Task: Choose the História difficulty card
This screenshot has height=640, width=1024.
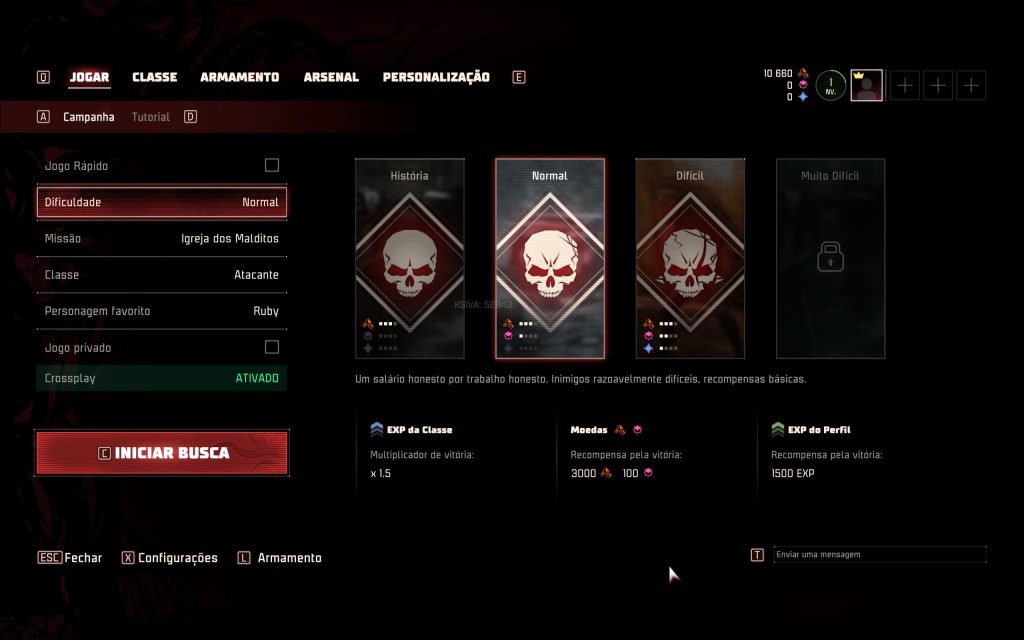Action: (410, 258)
